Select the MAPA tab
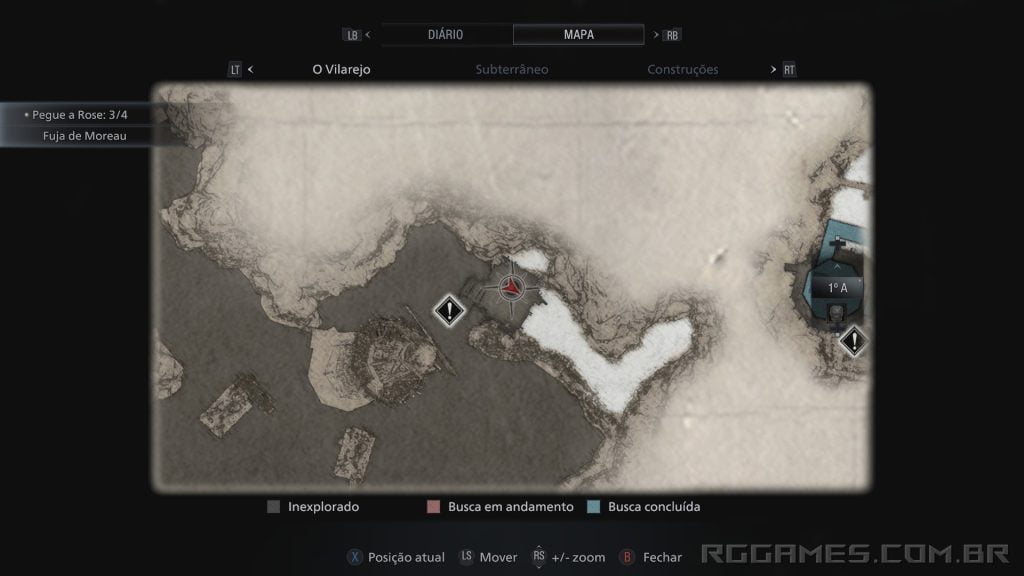 pos(578,34)
